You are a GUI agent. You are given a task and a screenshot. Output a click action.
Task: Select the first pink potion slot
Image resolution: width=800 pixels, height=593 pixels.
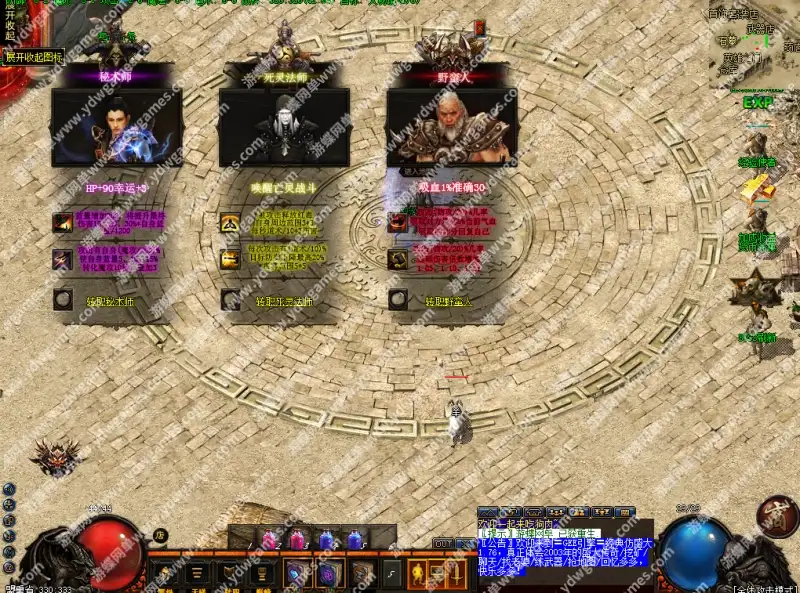tap(269, 540)
